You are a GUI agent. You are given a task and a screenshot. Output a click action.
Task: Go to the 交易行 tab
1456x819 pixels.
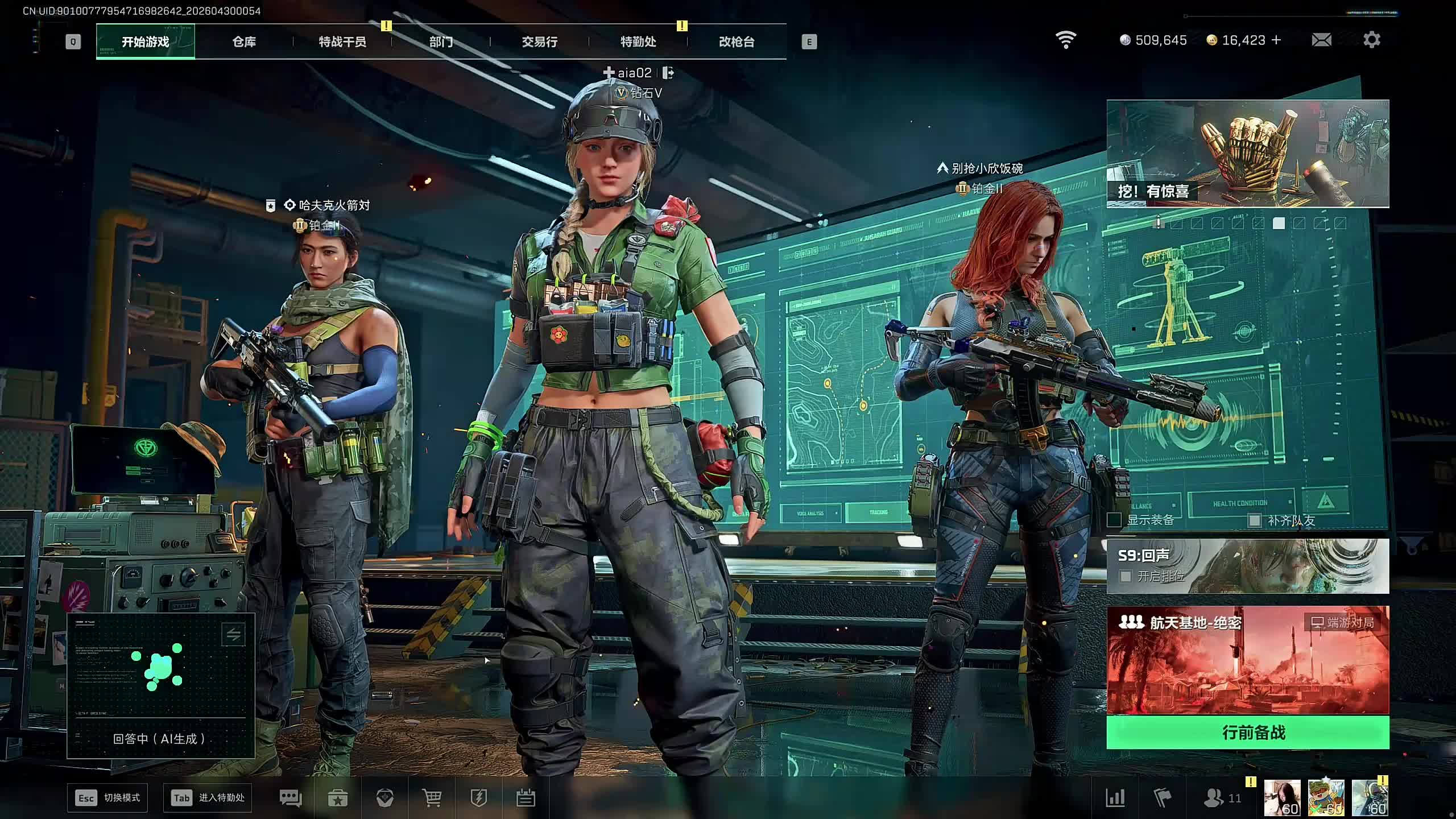click(539, 42)
